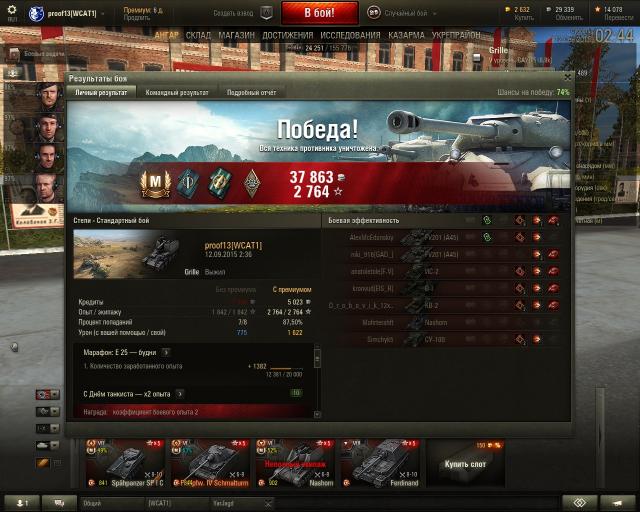Viewport: 640px width, 512px height.
Task: Choose the Nashorn tank in the carousel
Action: [294, 462]
